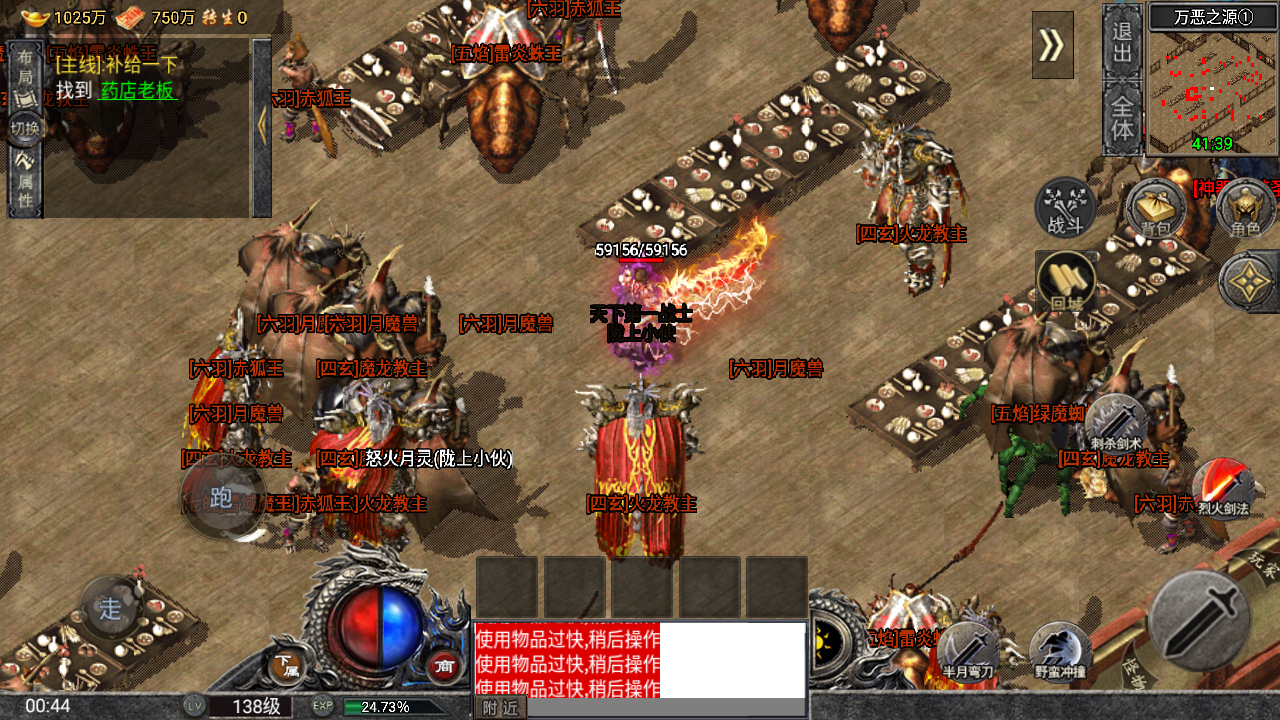Toggle the 战斗 combat mode icon
The width and height of the screenshot is (1280, 720).
tap(1065, 208)
